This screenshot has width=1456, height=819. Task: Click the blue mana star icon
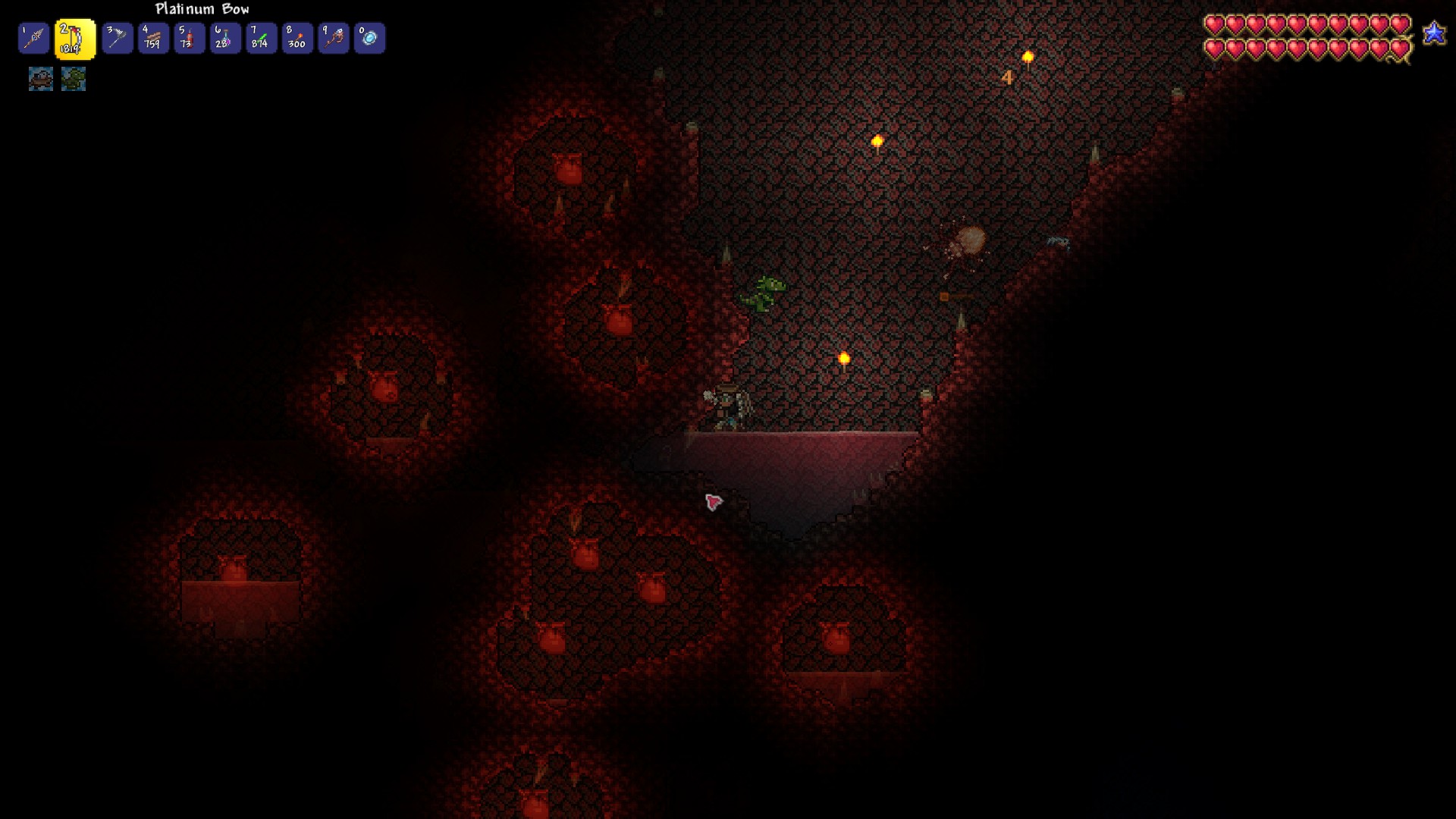(x=1434, y=33)
